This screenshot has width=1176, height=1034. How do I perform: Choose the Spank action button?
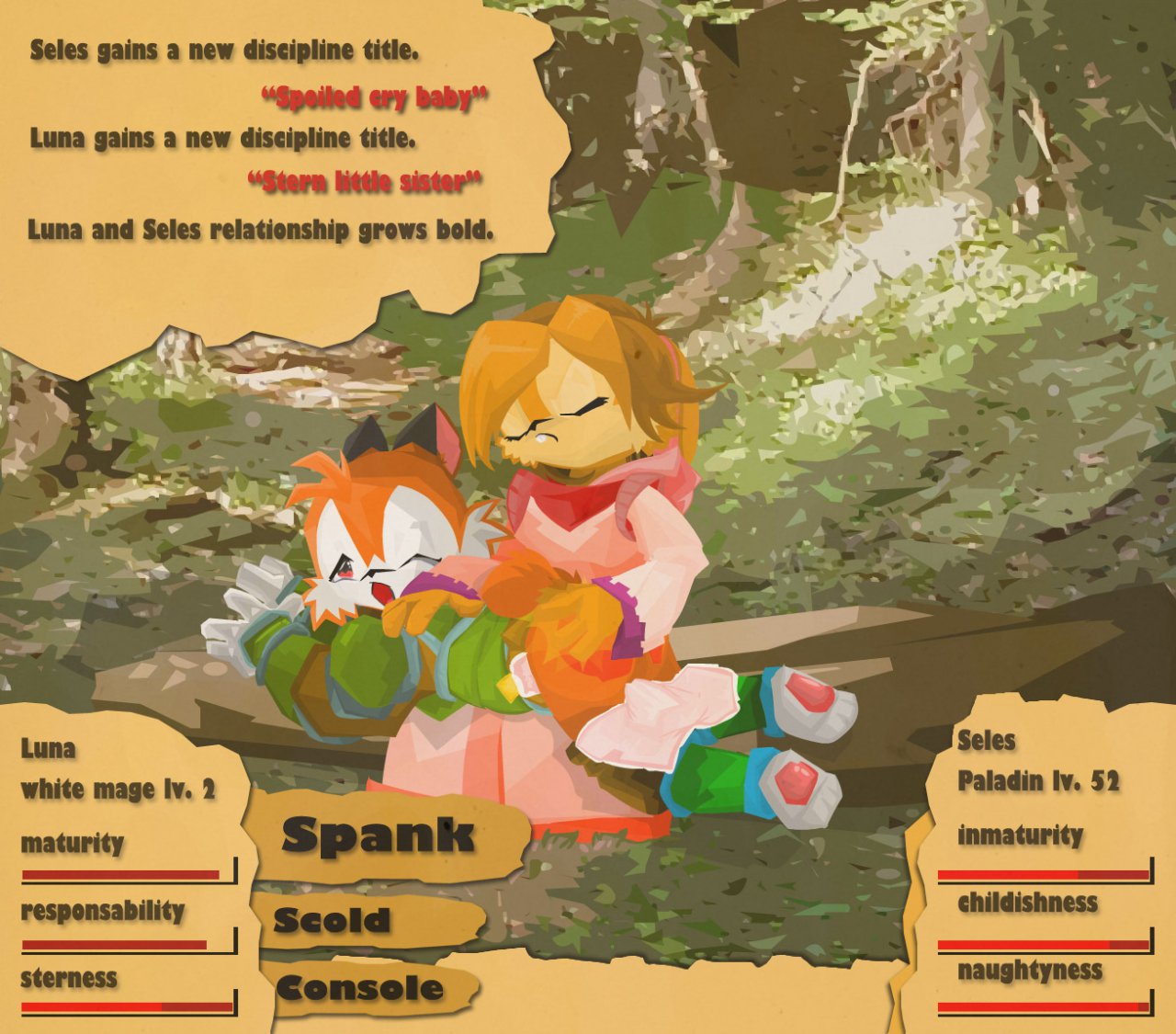click(x=379, y=835)
